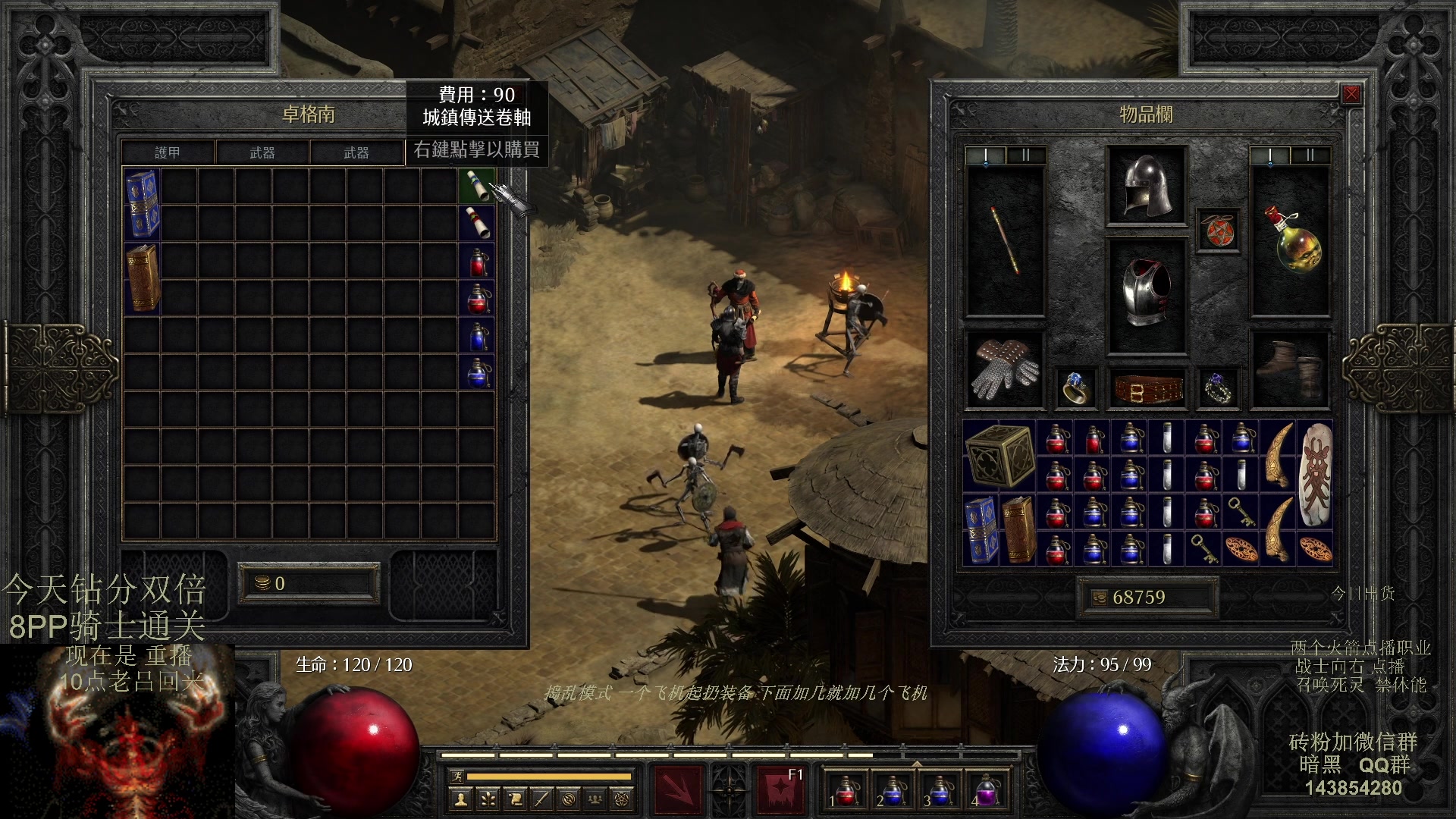Select the equipped body armor
1456x819 pixels.
click(1146, 296)
